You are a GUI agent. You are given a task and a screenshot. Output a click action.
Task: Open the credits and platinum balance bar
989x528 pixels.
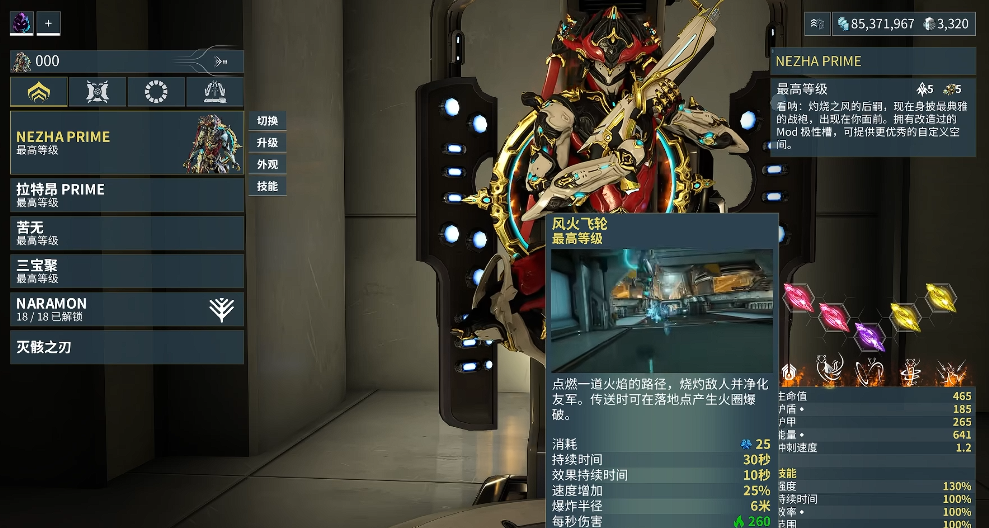pyautogui.click(x=902, y=23)
